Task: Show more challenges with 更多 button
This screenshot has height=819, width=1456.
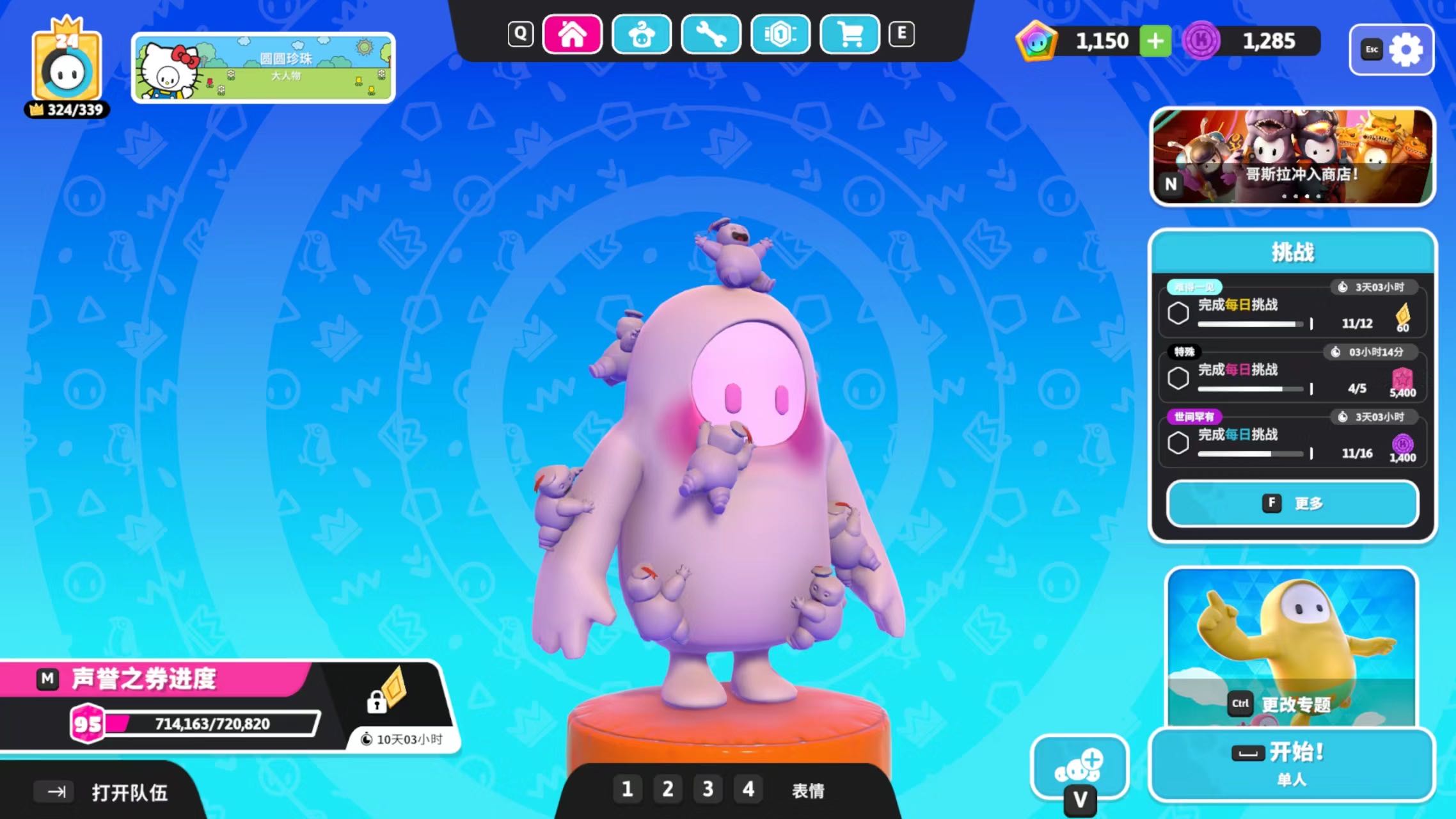Action: [1292, 504]
